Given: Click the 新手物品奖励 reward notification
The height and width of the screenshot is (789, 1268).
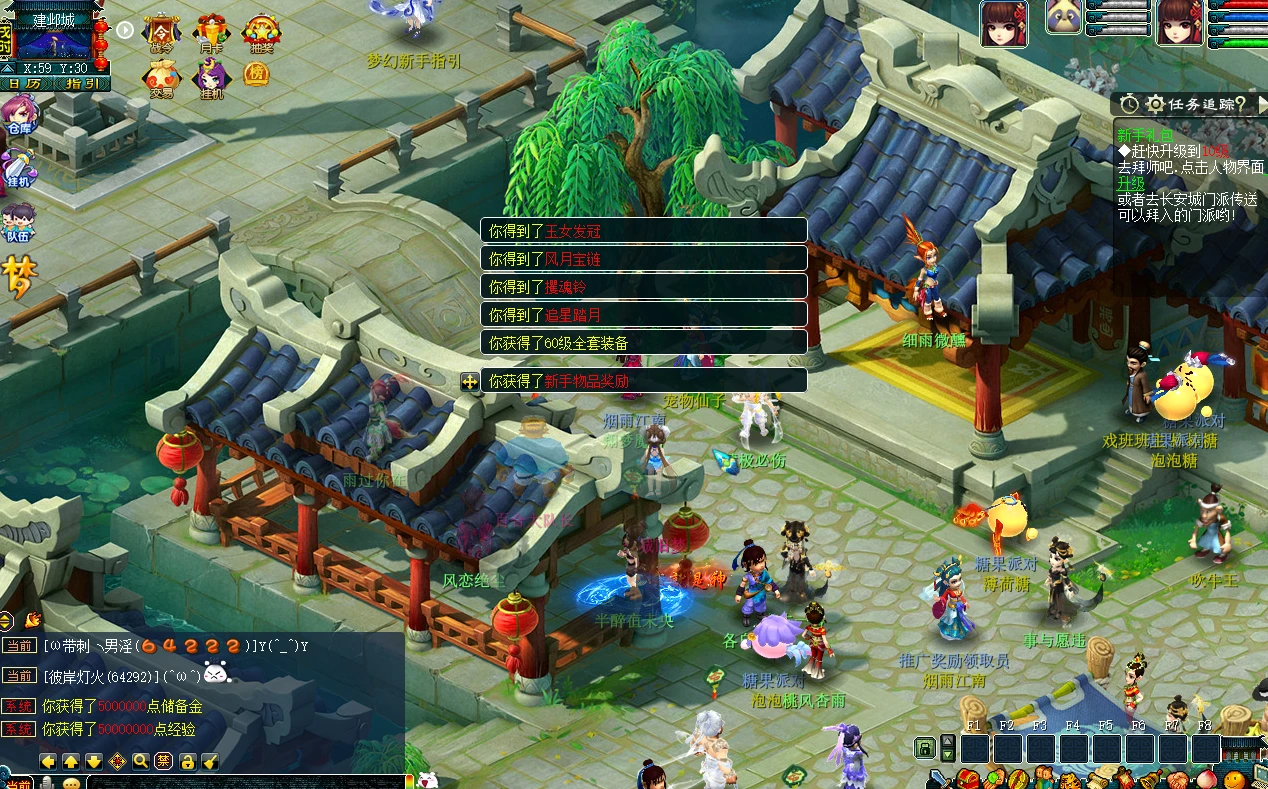Looking at the screenshot, I should point(643,381).
